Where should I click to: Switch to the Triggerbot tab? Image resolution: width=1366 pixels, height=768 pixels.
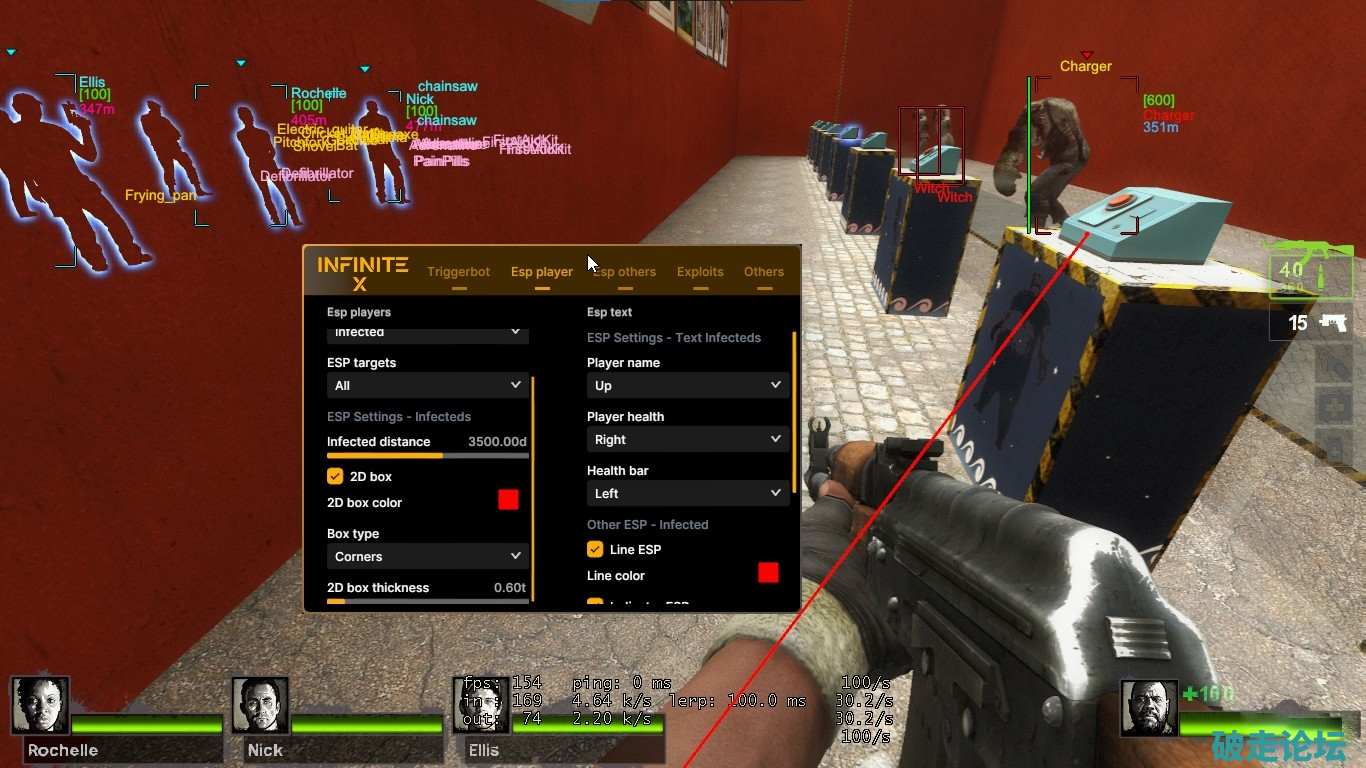tap(458, 272)
